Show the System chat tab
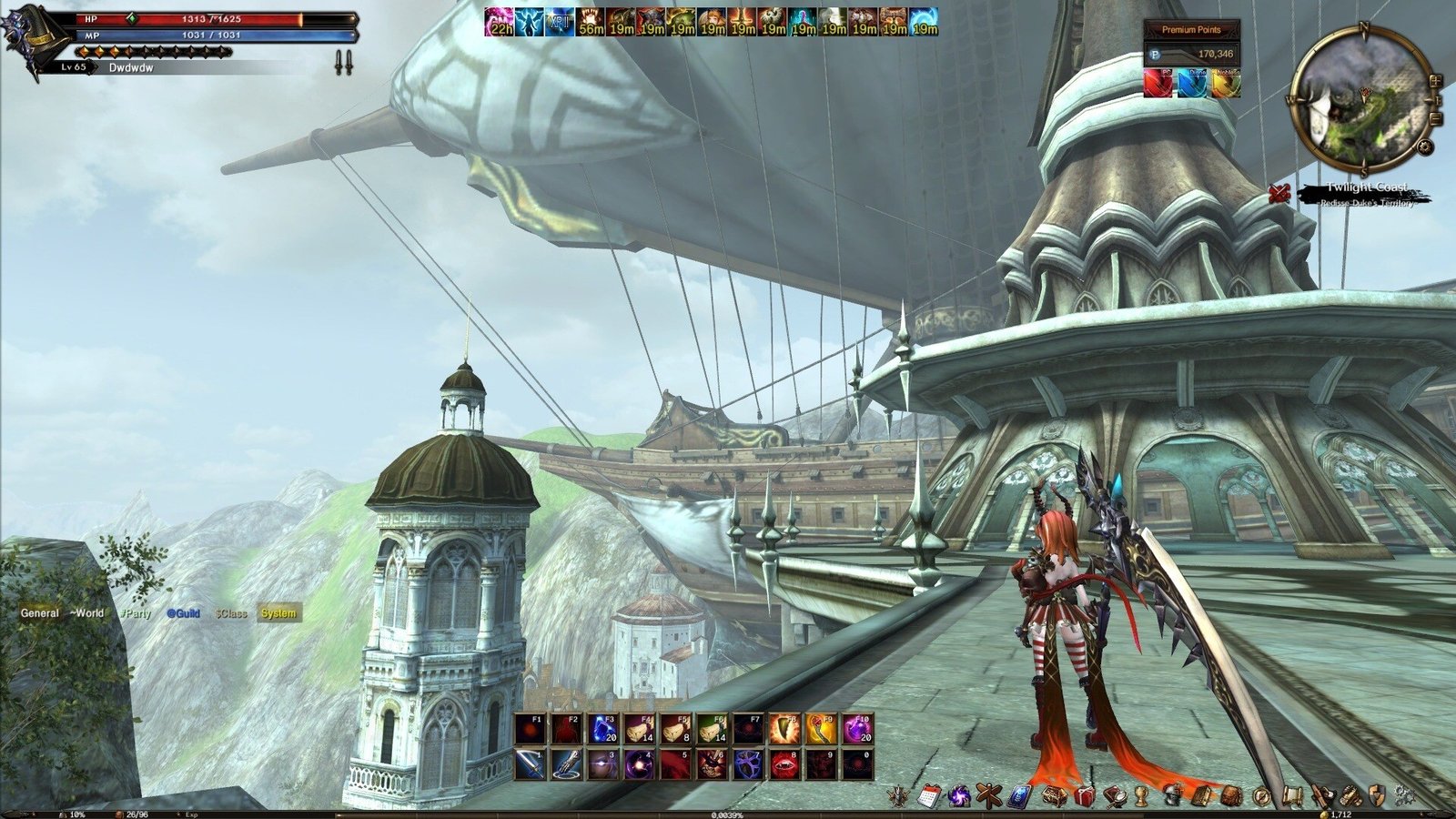The image size is (1456, 819). click(278, 613)
